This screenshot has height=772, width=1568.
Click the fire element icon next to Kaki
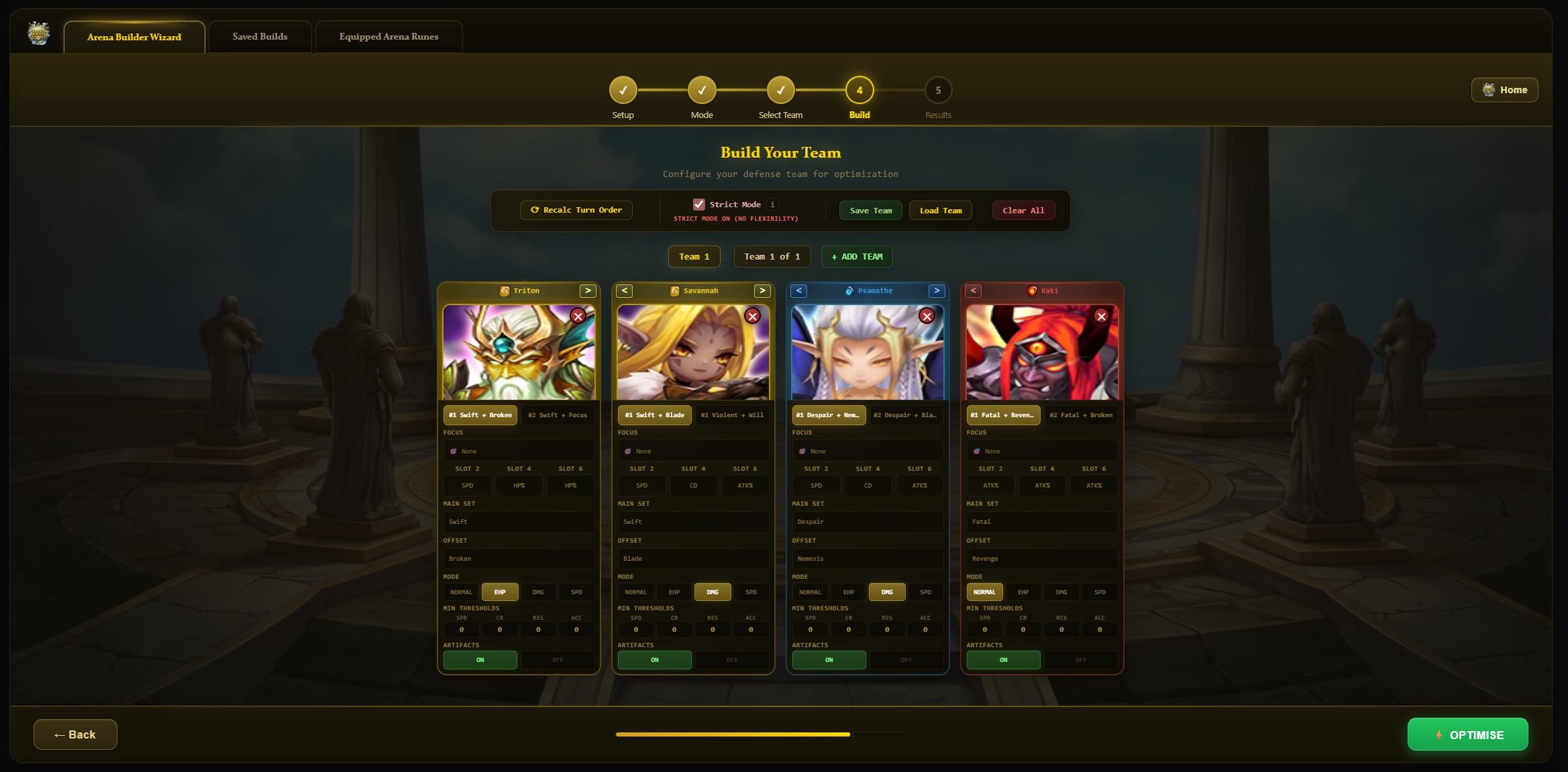pos(1031,290)
